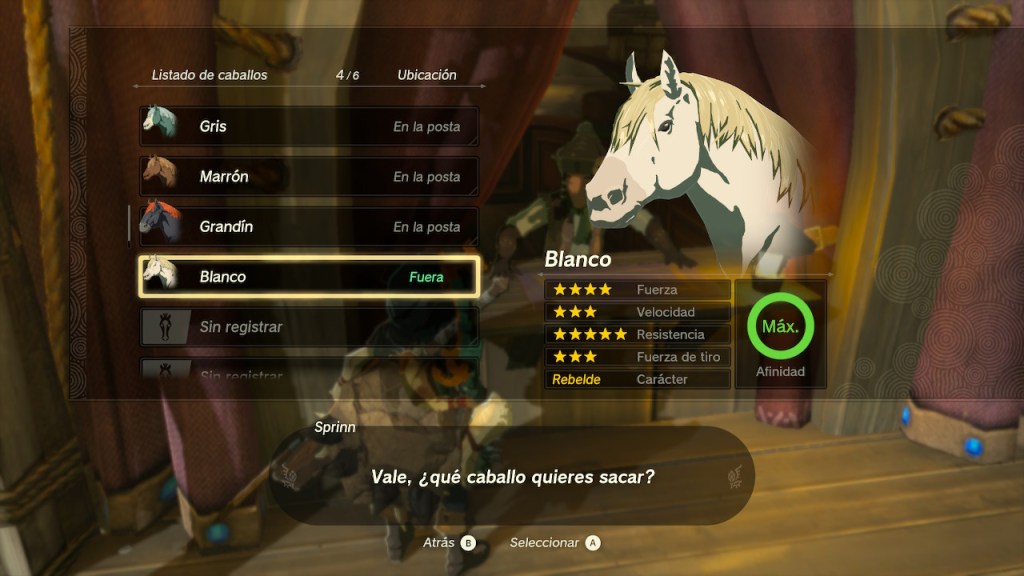Confirm with the Seleccionar option
The width and height of the screenshot is (1024, 576).
click(x=555, y=542)
